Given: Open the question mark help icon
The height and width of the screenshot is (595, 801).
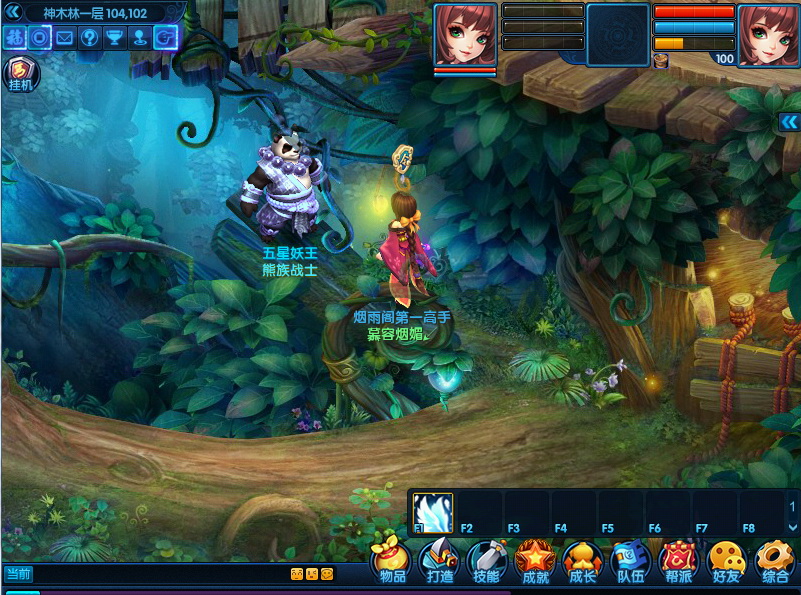Looking at the screenshot, I should [x=90, y=38].
